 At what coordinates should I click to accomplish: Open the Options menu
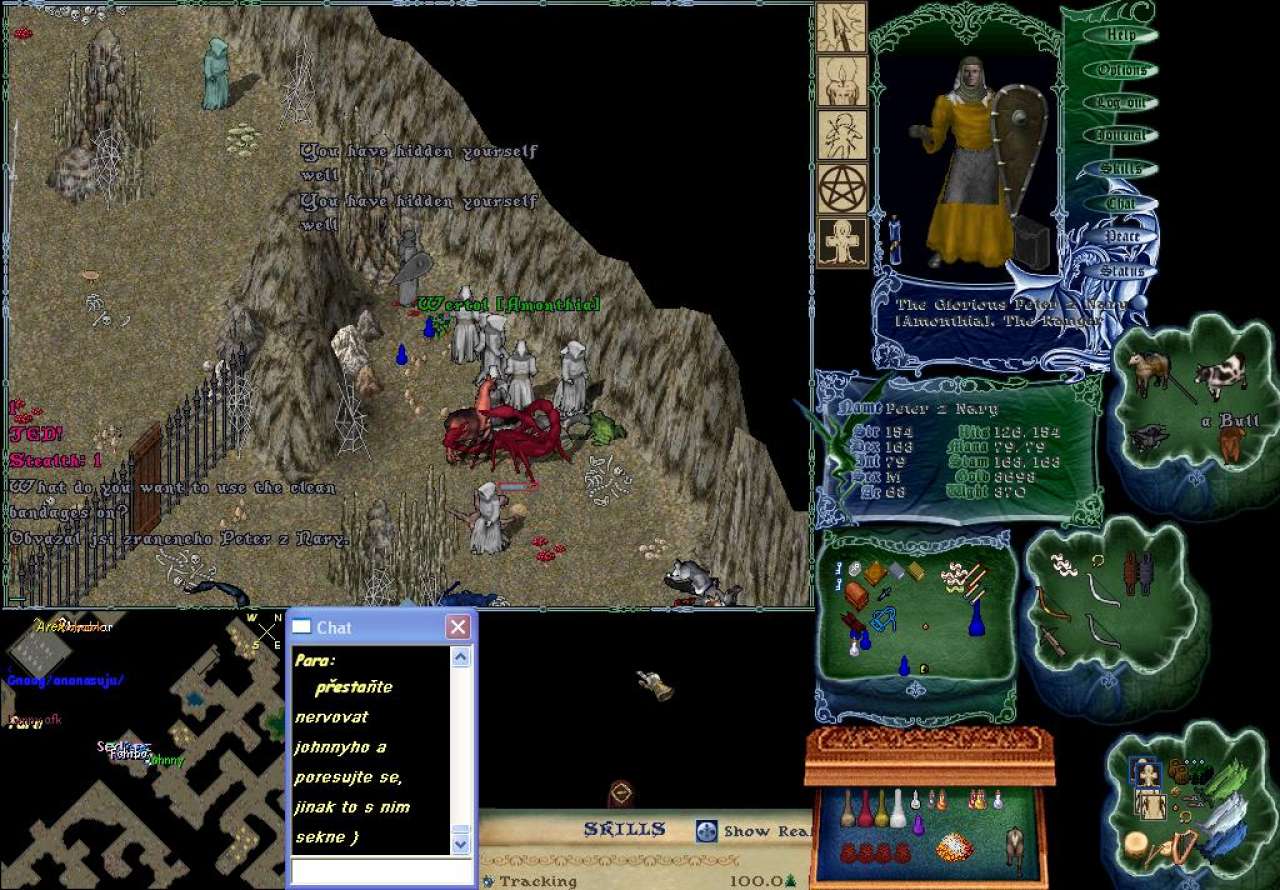point(1121,70)
